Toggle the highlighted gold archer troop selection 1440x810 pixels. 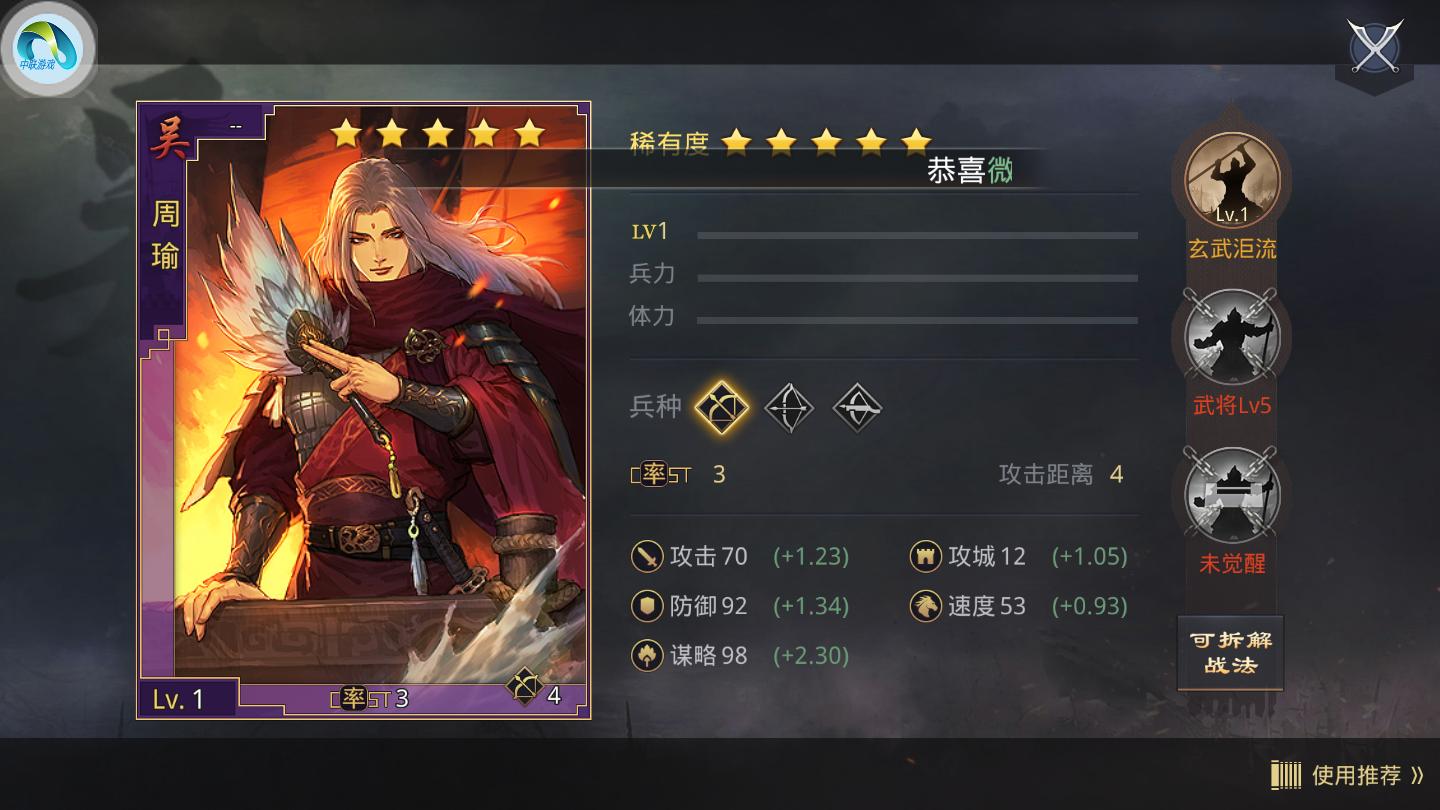pyautogui.click(x=722, y=407)
